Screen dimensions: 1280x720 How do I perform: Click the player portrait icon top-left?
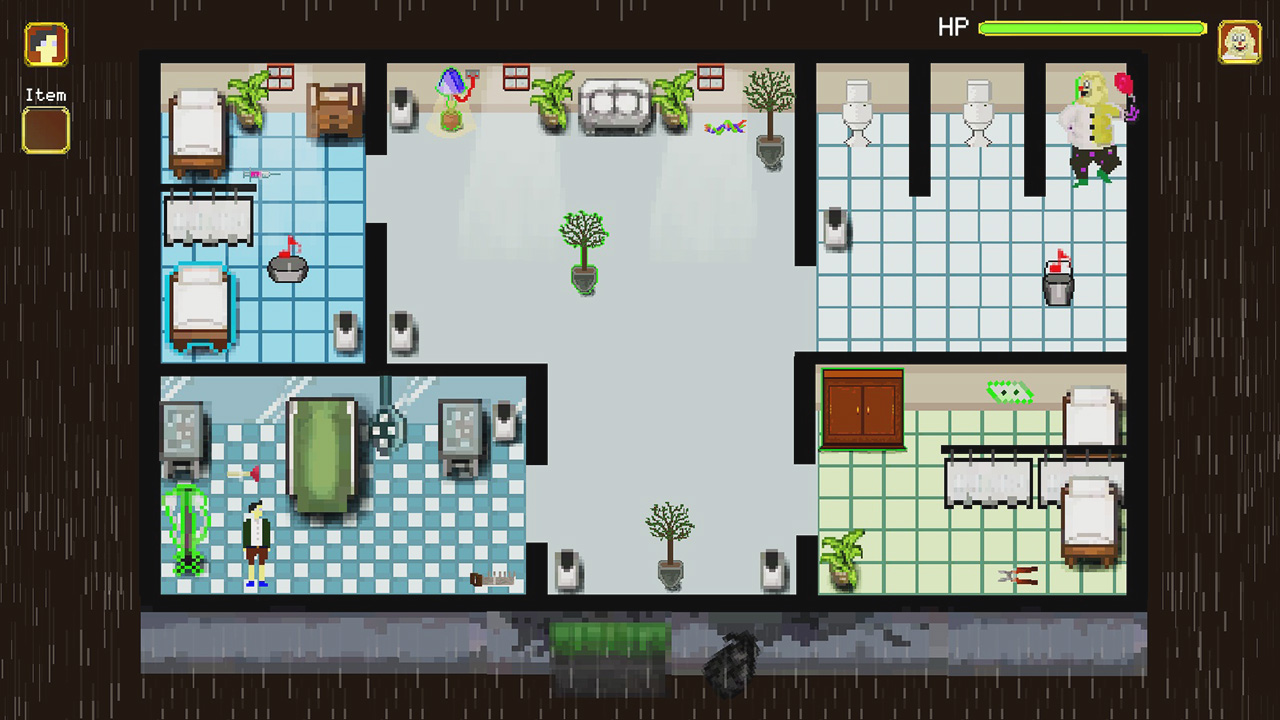coord(44,44)
